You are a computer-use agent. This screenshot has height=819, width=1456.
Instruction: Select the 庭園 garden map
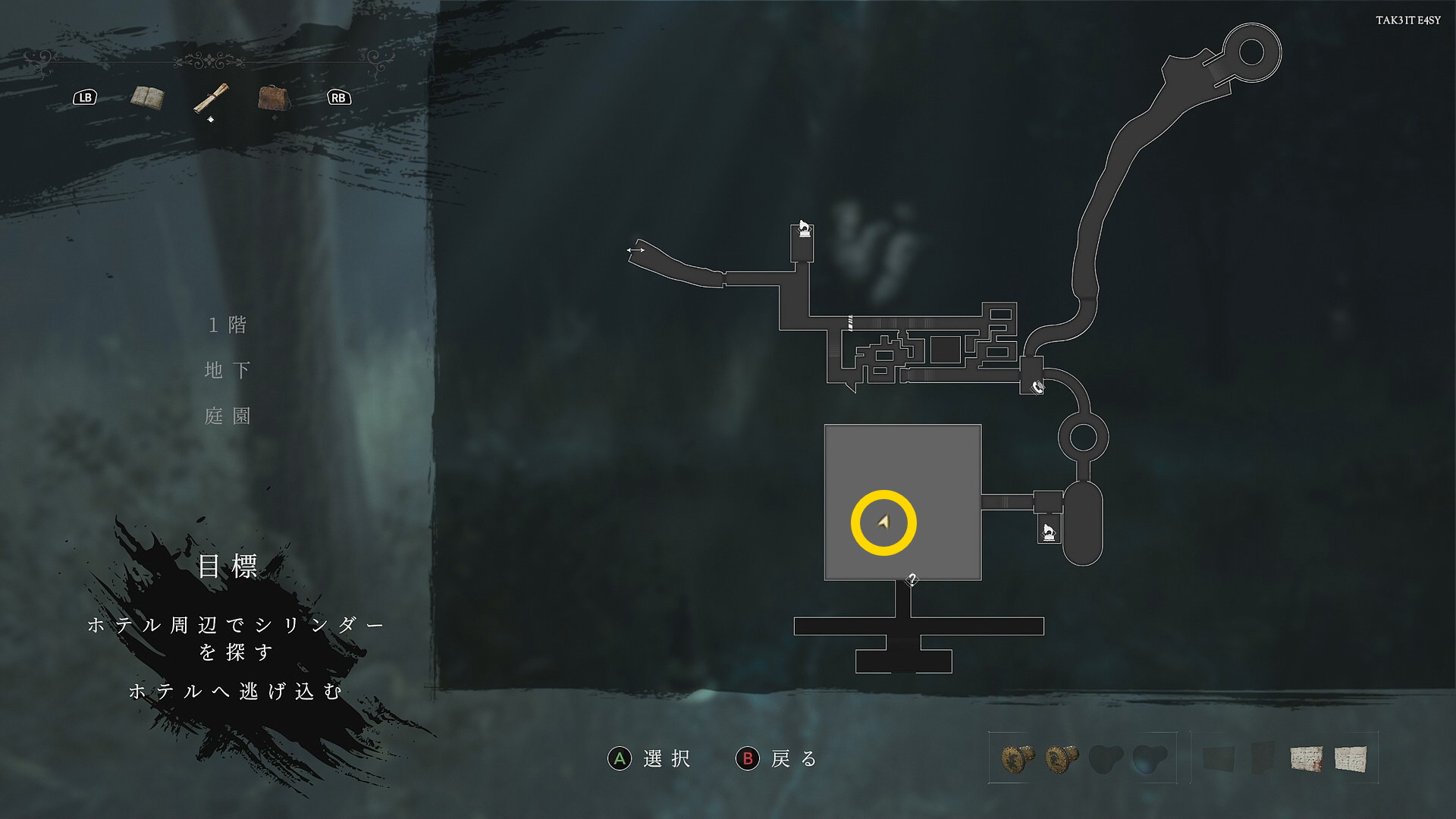(227, 416)
